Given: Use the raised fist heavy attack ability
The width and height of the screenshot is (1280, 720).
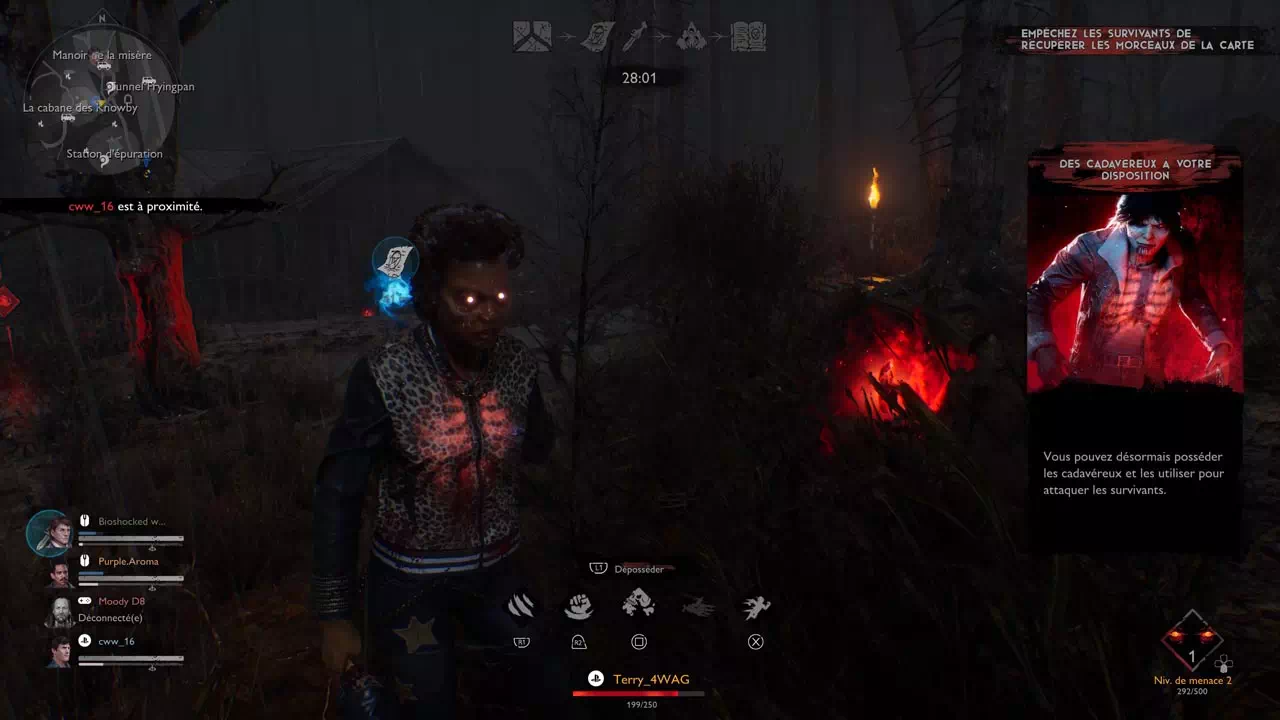Looking at the screenshot, I should tap(580, 606).
